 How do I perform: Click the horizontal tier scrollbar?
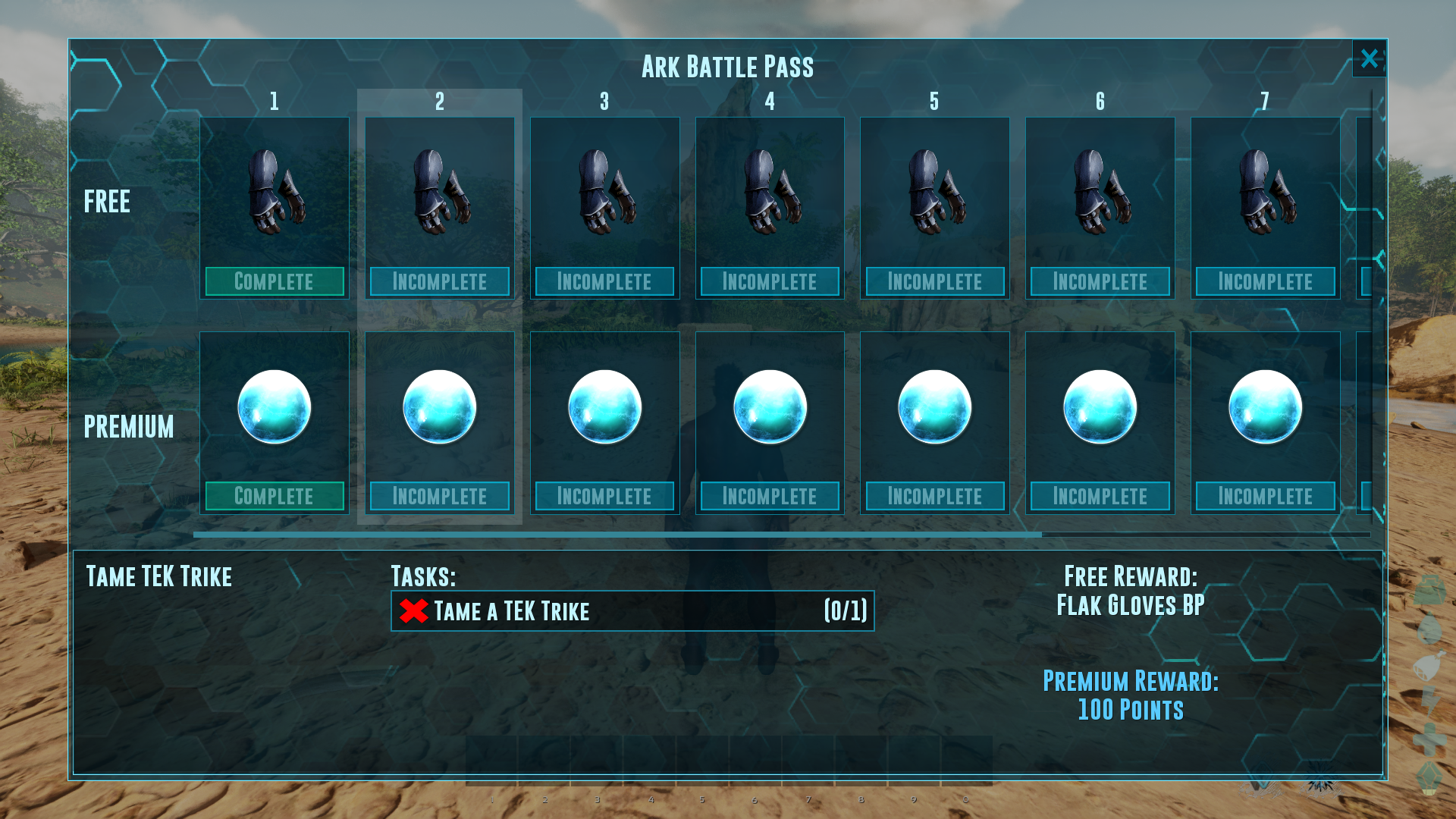point(617,535)
